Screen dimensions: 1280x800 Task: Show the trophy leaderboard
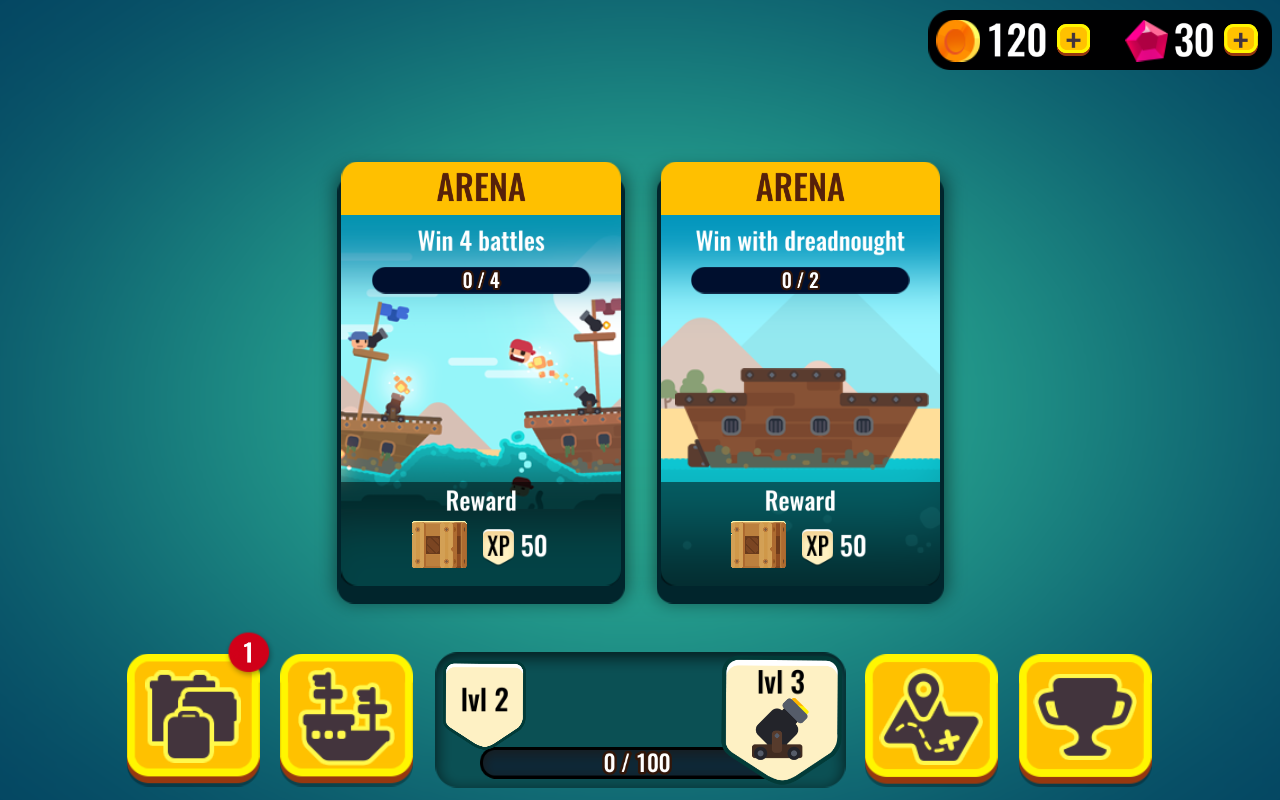[1085, 716]
